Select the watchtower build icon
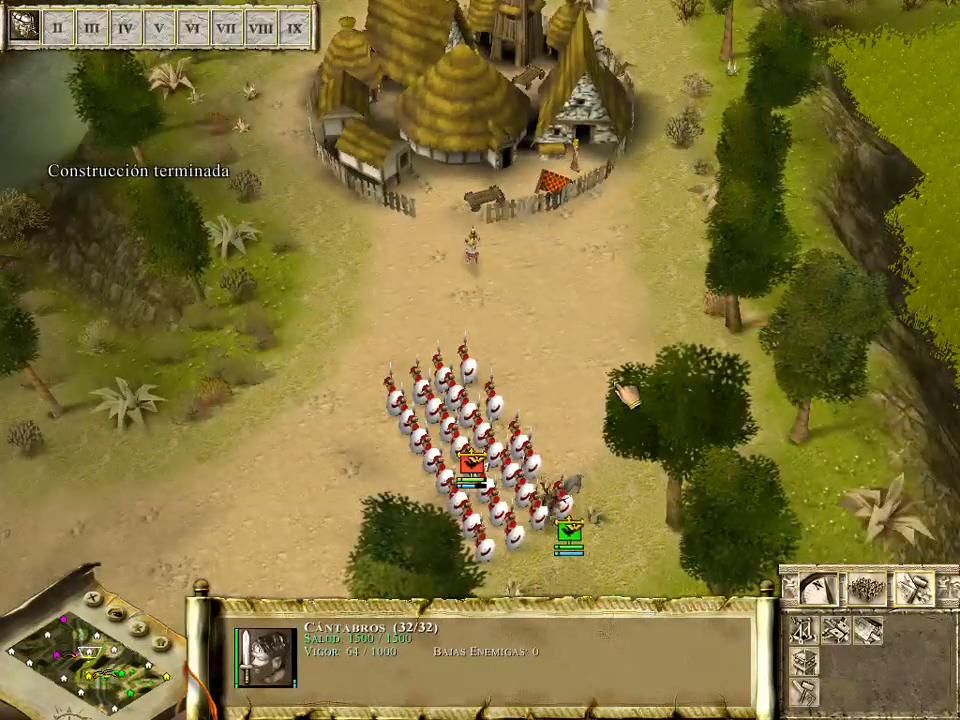The image size is (960, 720). pyautogui.click(x=804, y=661)
